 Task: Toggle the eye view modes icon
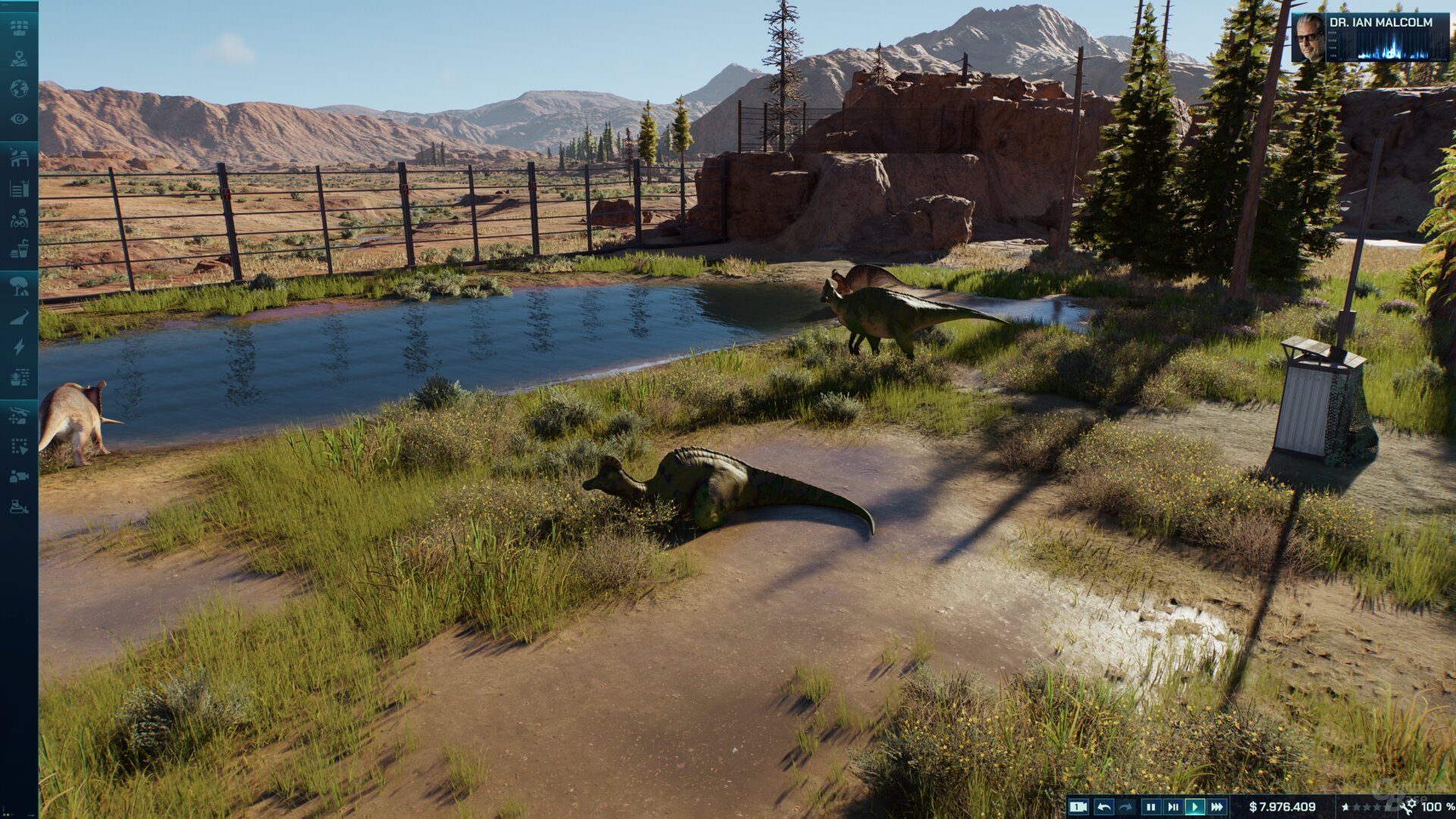(19, 119)
